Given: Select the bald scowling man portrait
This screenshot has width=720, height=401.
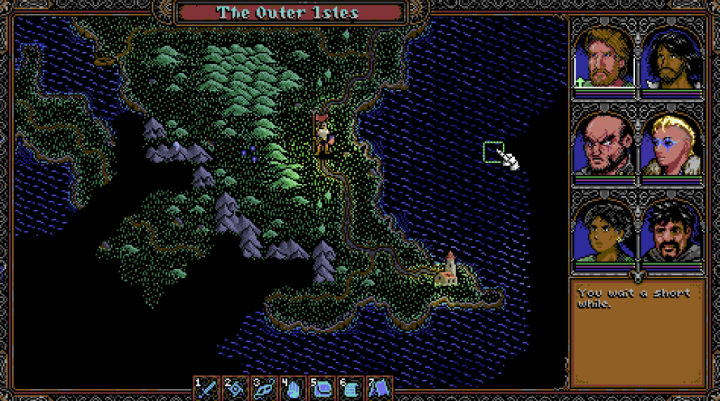Looking at the screenshot, I should (604, 146).
